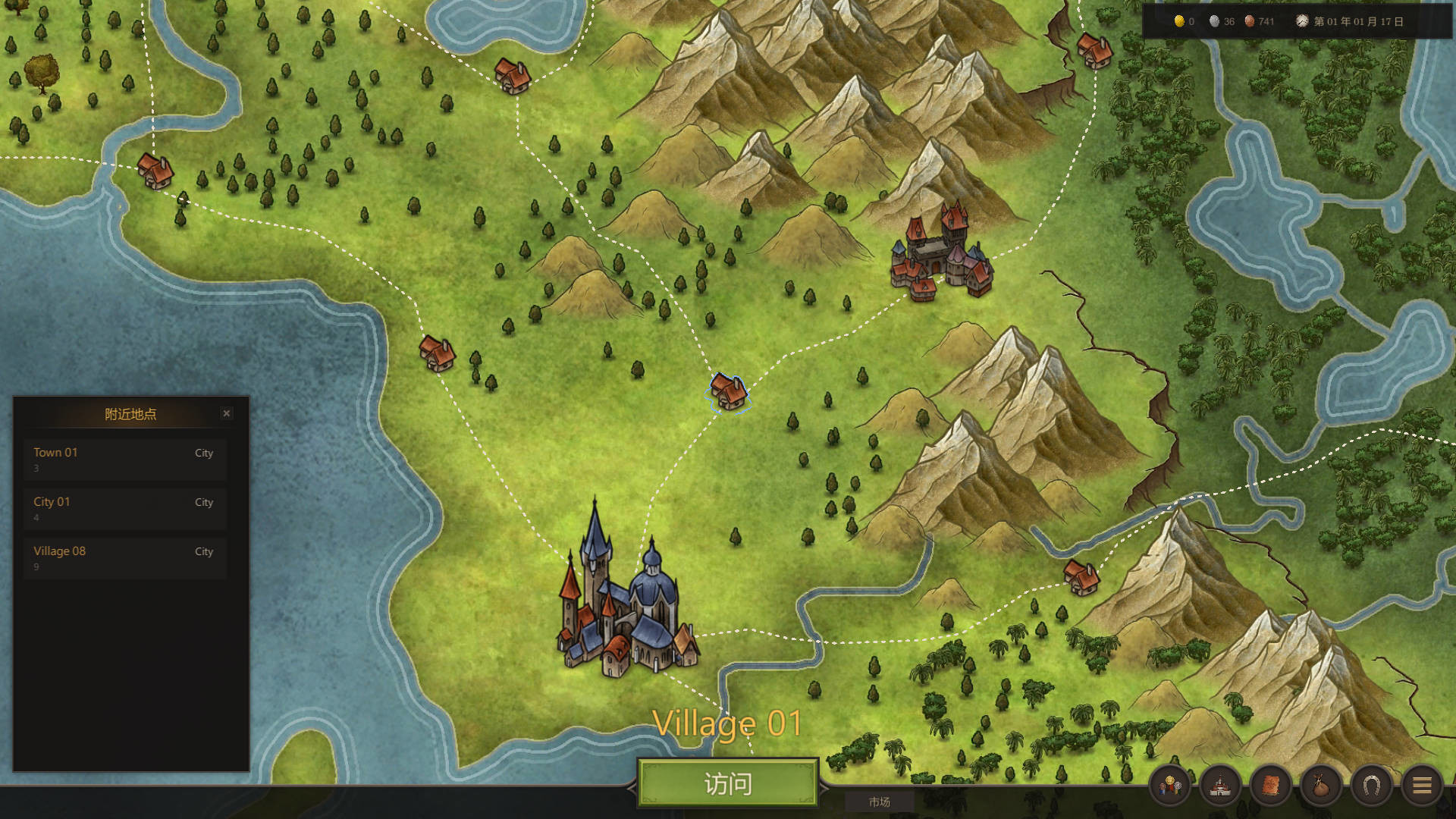This screenshot has width=1456, height=819.
Task: Open the castle icon button
Action: click(x=1220, y=786)
